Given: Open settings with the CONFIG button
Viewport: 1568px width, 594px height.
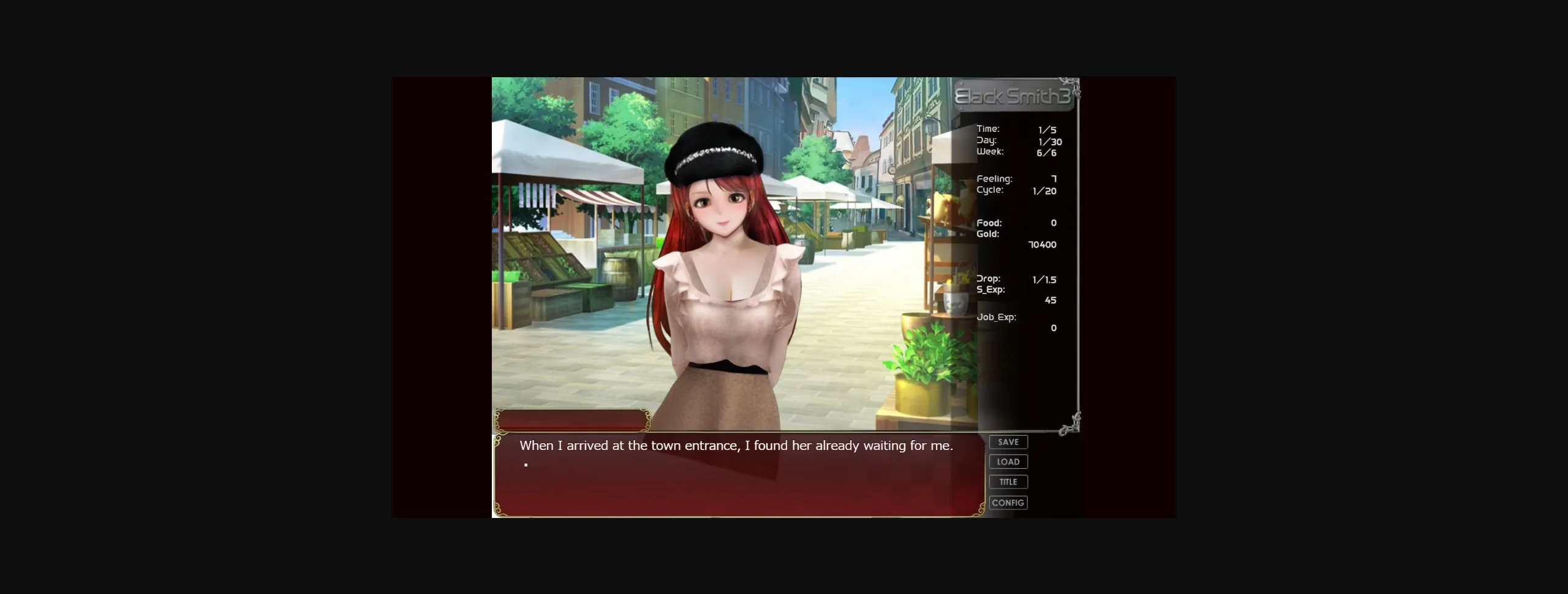Looking at the screenshot, I should [1008, 502].
